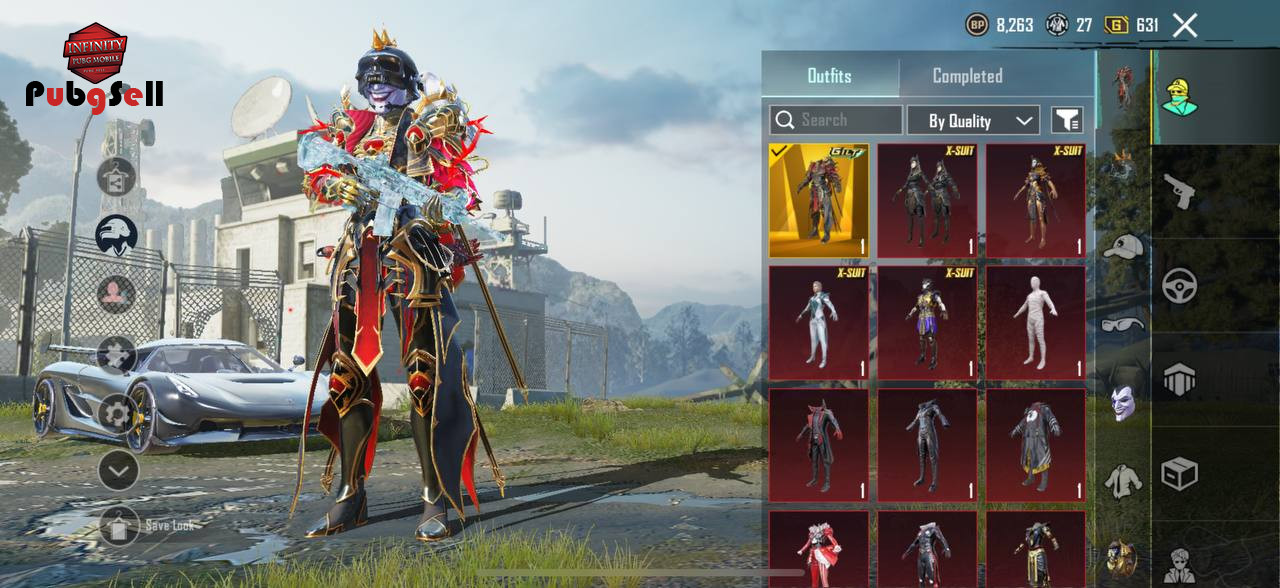Open the shirt clothing category
This screenshot has height=588, width=1280.
1123,481
